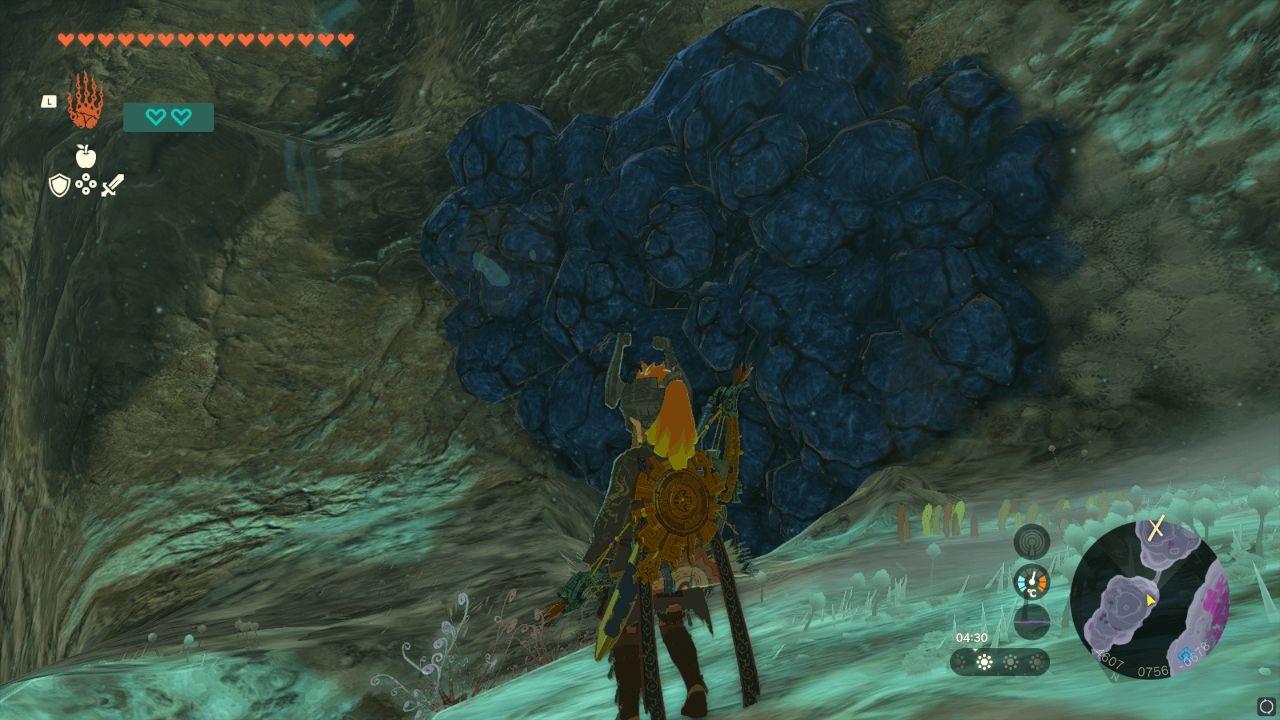Click the sensor antenna icon
1280x720 pixels.
coord(1031,541)
